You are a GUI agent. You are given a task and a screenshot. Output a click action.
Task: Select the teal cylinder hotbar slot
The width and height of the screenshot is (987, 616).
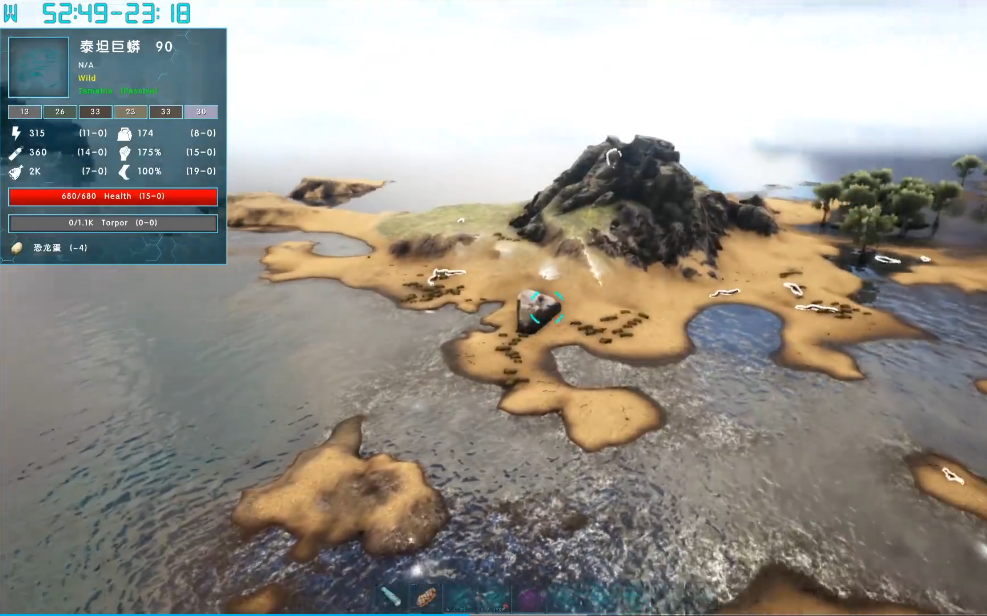pos(392,598)
